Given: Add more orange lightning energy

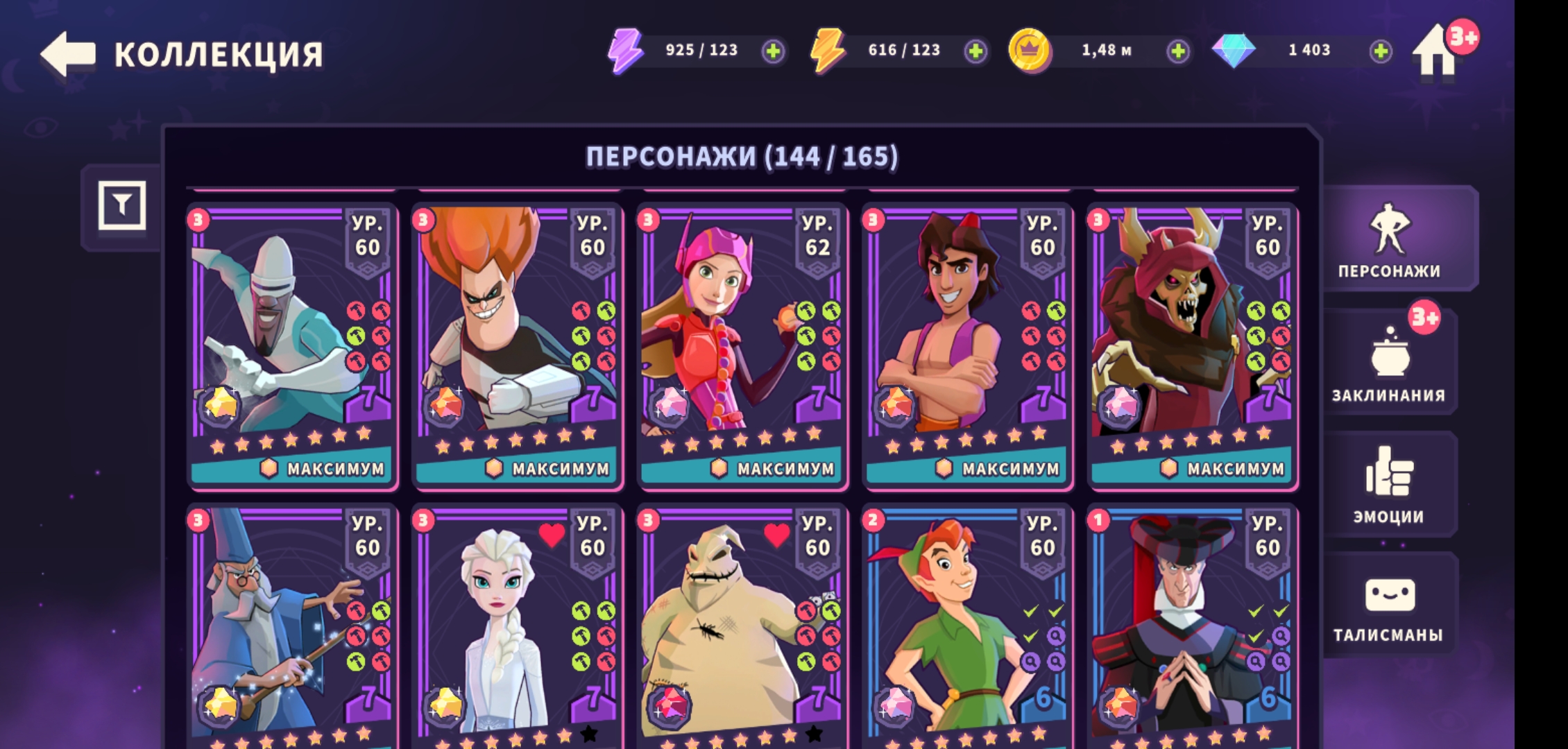Looking at the screenshot, I should click(x=975, y=51).
